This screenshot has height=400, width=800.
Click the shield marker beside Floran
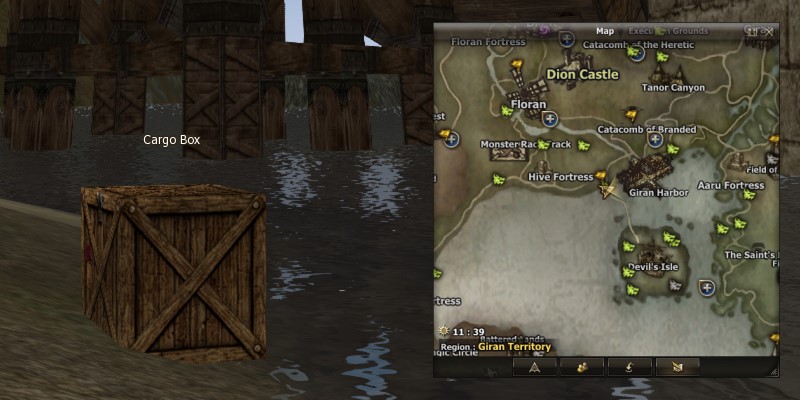coord(549,119)
